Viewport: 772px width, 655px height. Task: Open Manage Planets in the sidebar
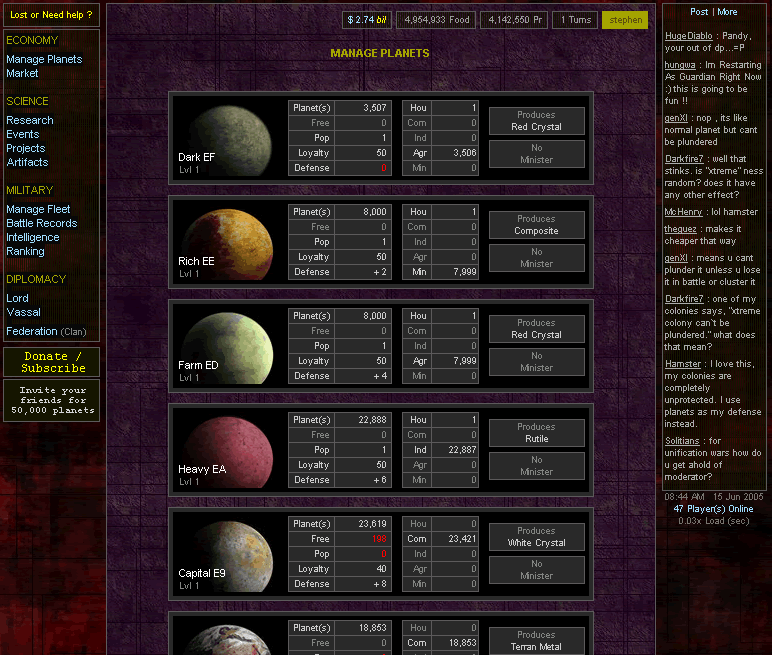pyautogui.click(x=44, y=59)
